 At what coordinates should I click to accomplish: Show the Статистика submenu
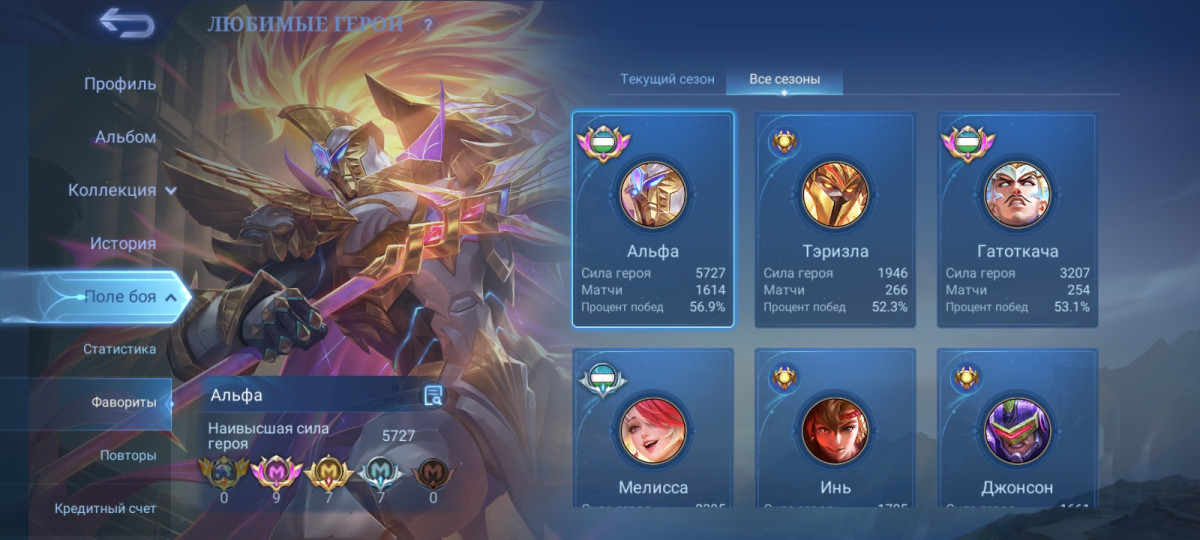click(119, 349)
